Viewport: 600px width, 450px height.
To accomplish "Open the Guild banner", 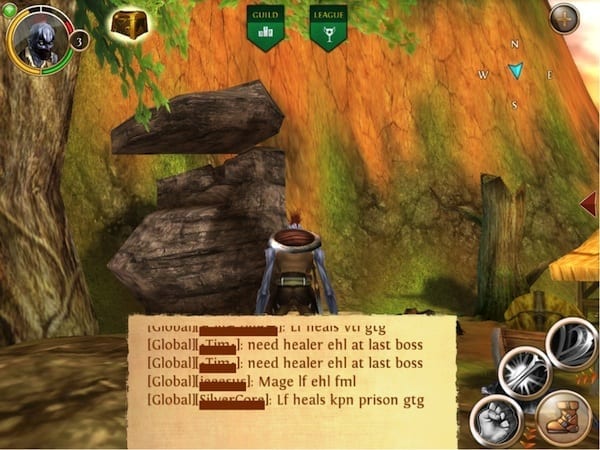I will (265, 27).
